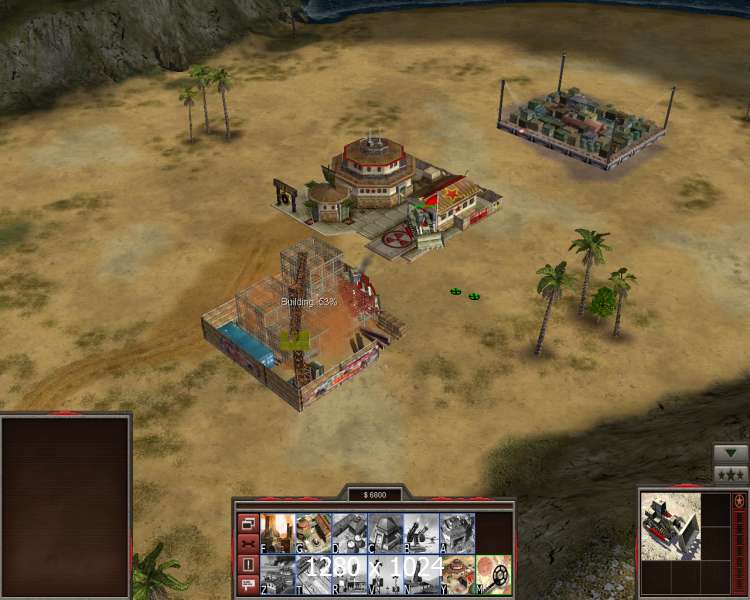Click the signpost button below the exclamation mark

(248, 585)
